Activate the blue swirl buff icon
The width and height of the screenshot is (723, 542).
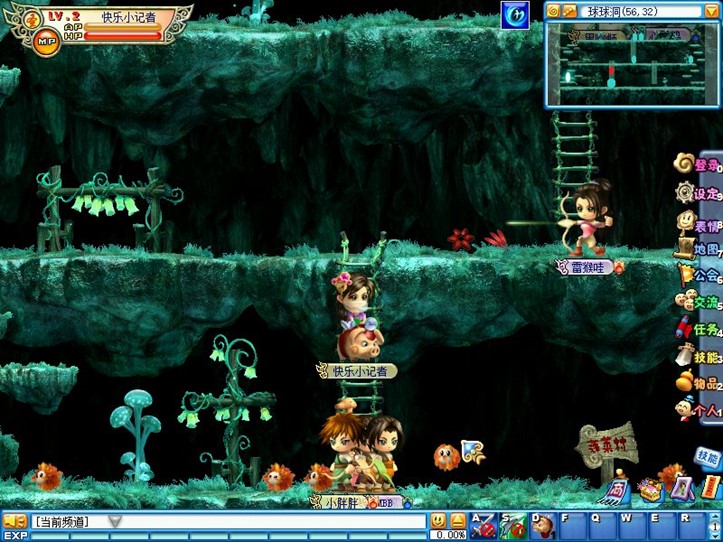(515, 15)
